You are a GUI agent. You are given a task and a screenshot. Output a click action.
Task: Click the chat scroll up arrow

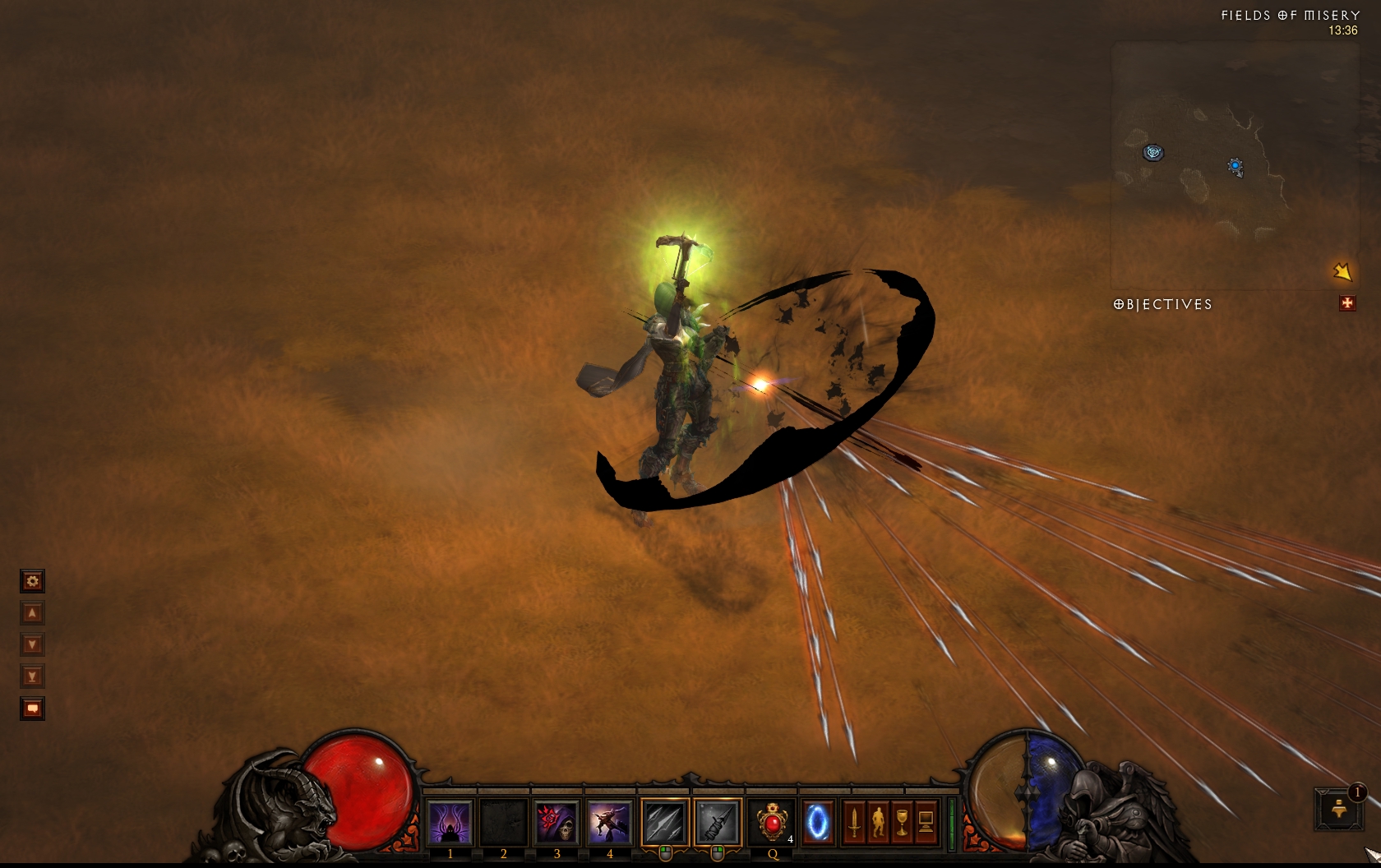click(x=32, y=613)
